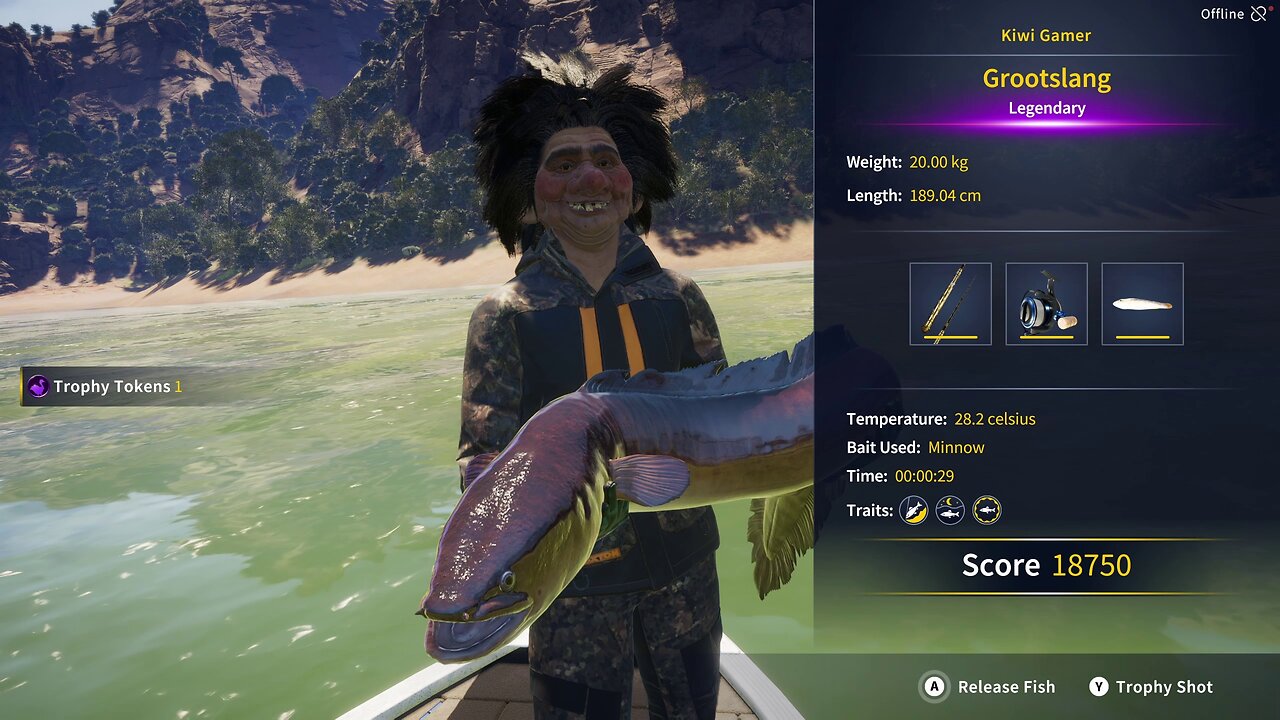
Task: Open the minnow bait slot
Action: coord(1142,304)
